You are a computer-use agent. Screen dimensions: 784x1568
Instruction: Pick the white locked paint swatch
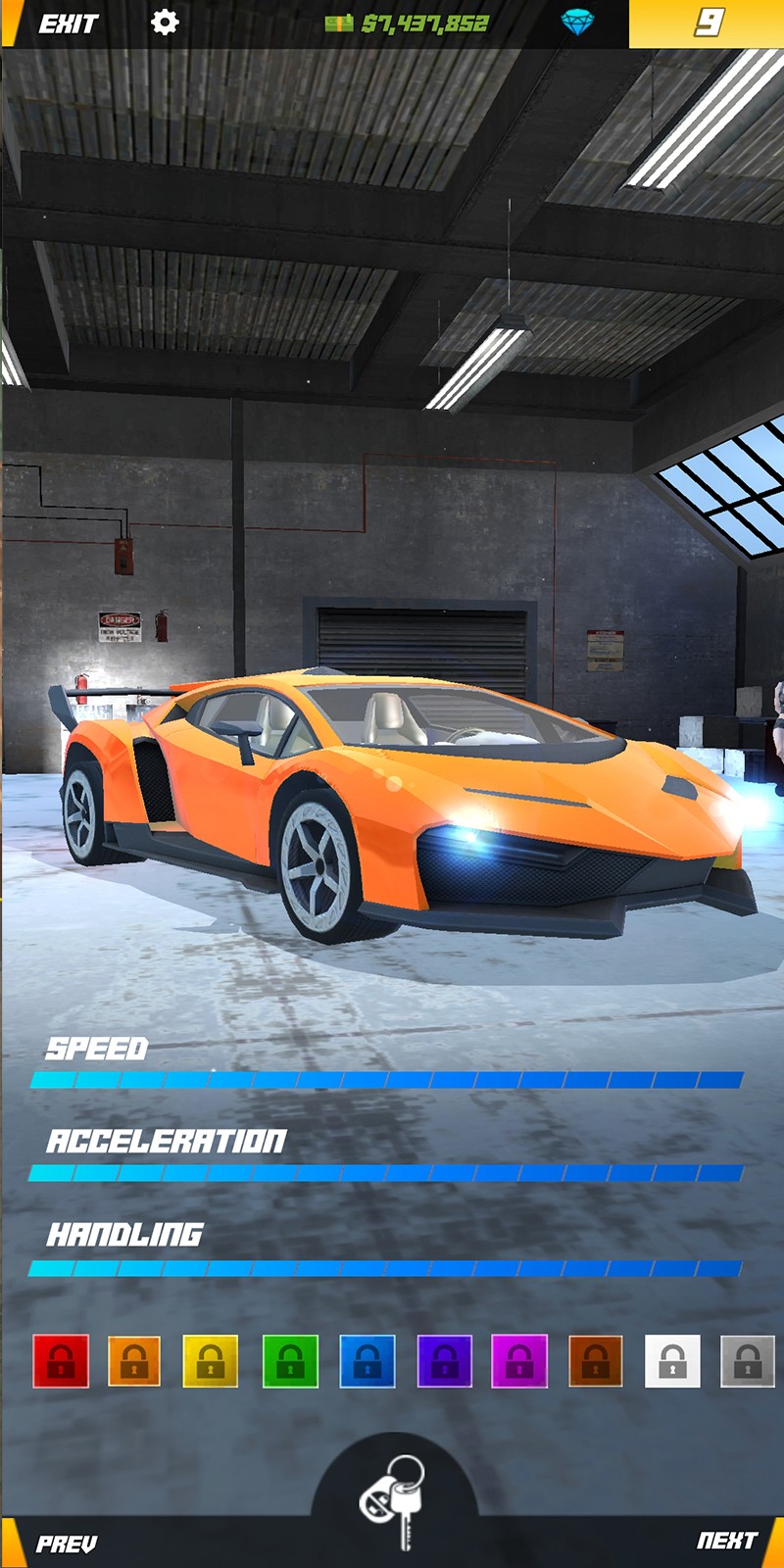coord(672,1361)
